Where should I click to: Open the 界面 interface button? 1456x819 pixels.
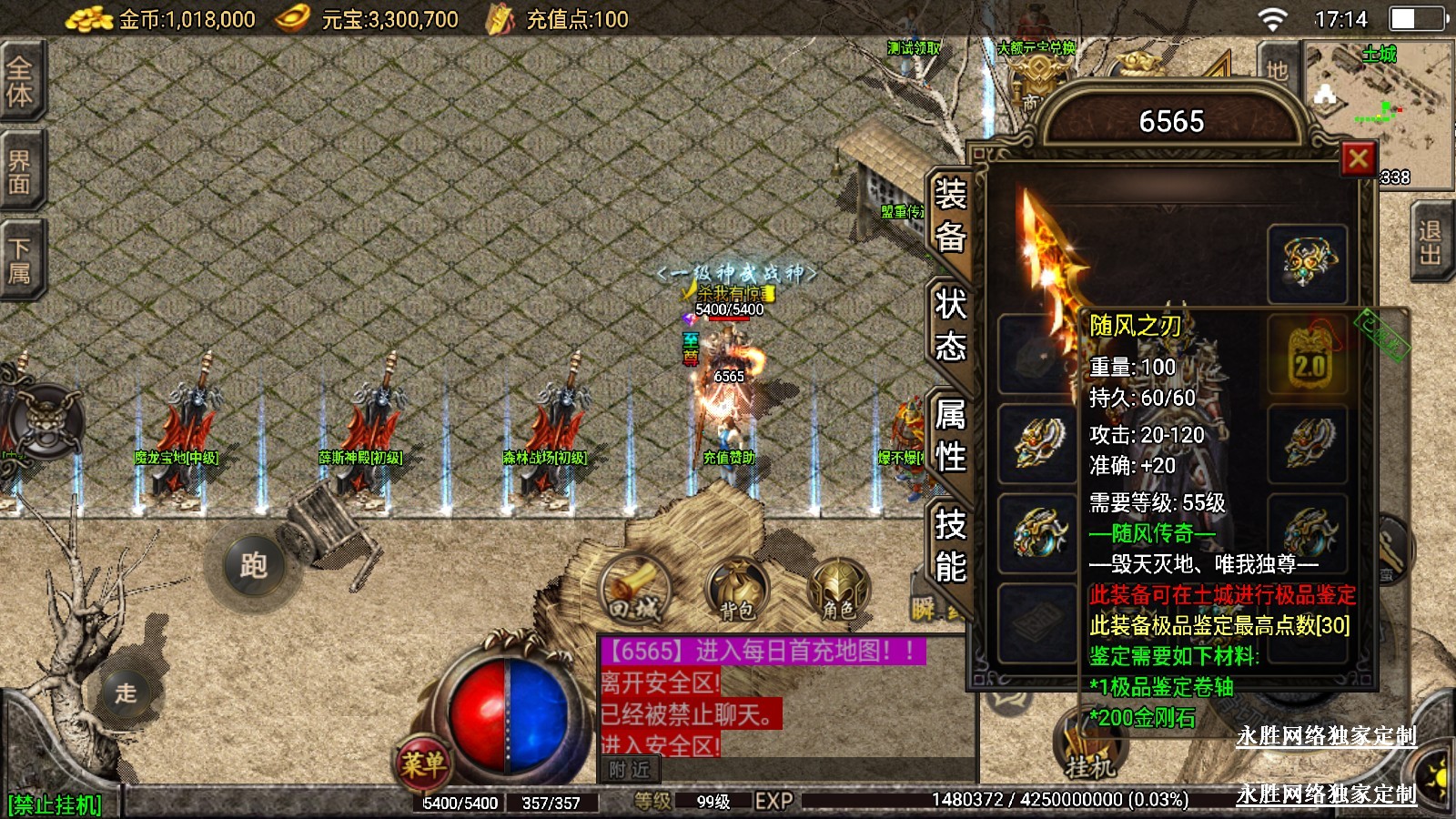tap(20, 172)
